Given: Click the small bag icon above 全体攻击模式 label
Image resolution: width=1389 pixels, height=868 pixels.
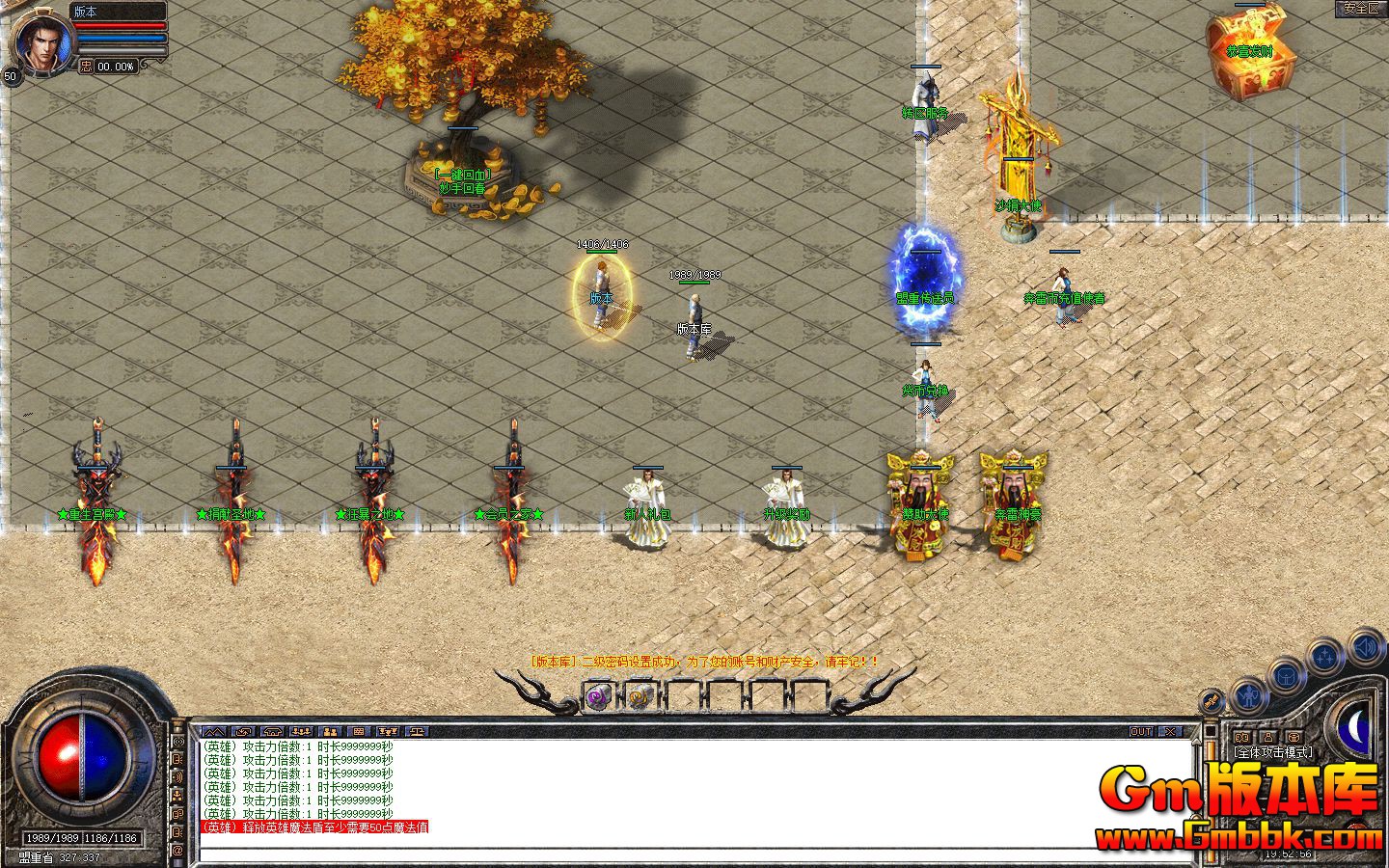Looking at the screenshot, I should (1293, 737).
